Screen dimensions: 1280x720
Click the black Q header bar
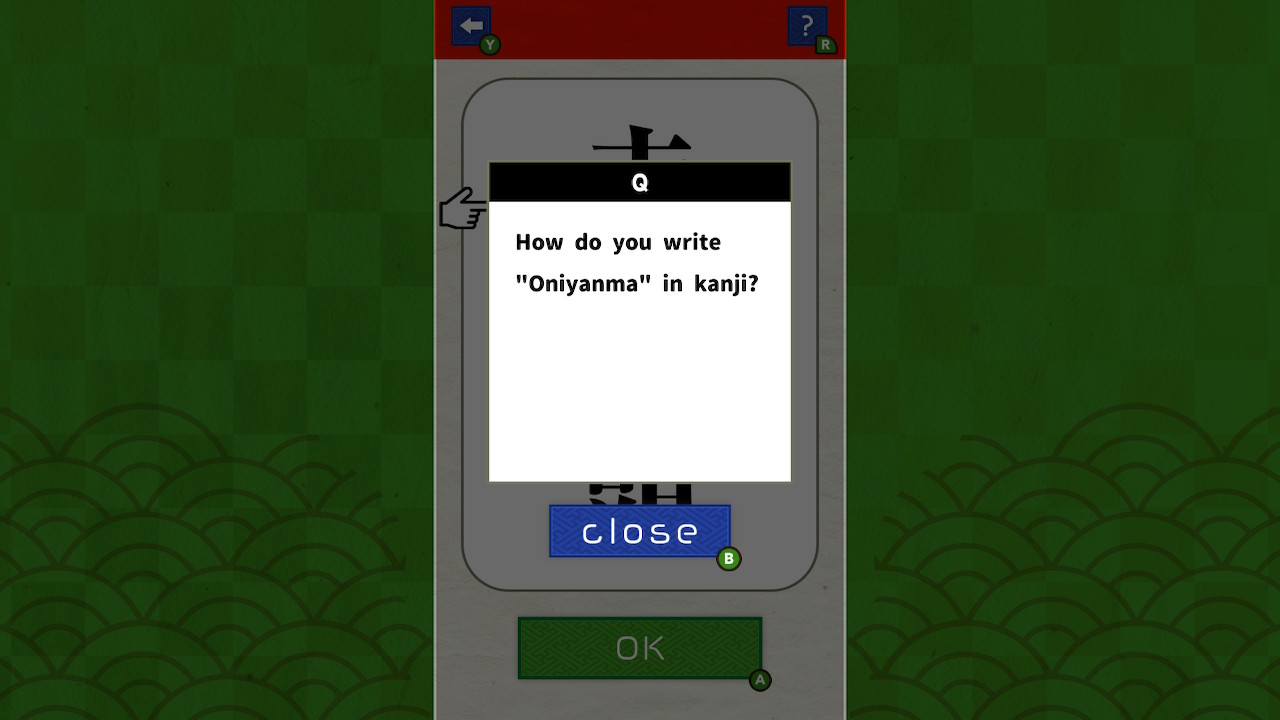click(639, 182)
